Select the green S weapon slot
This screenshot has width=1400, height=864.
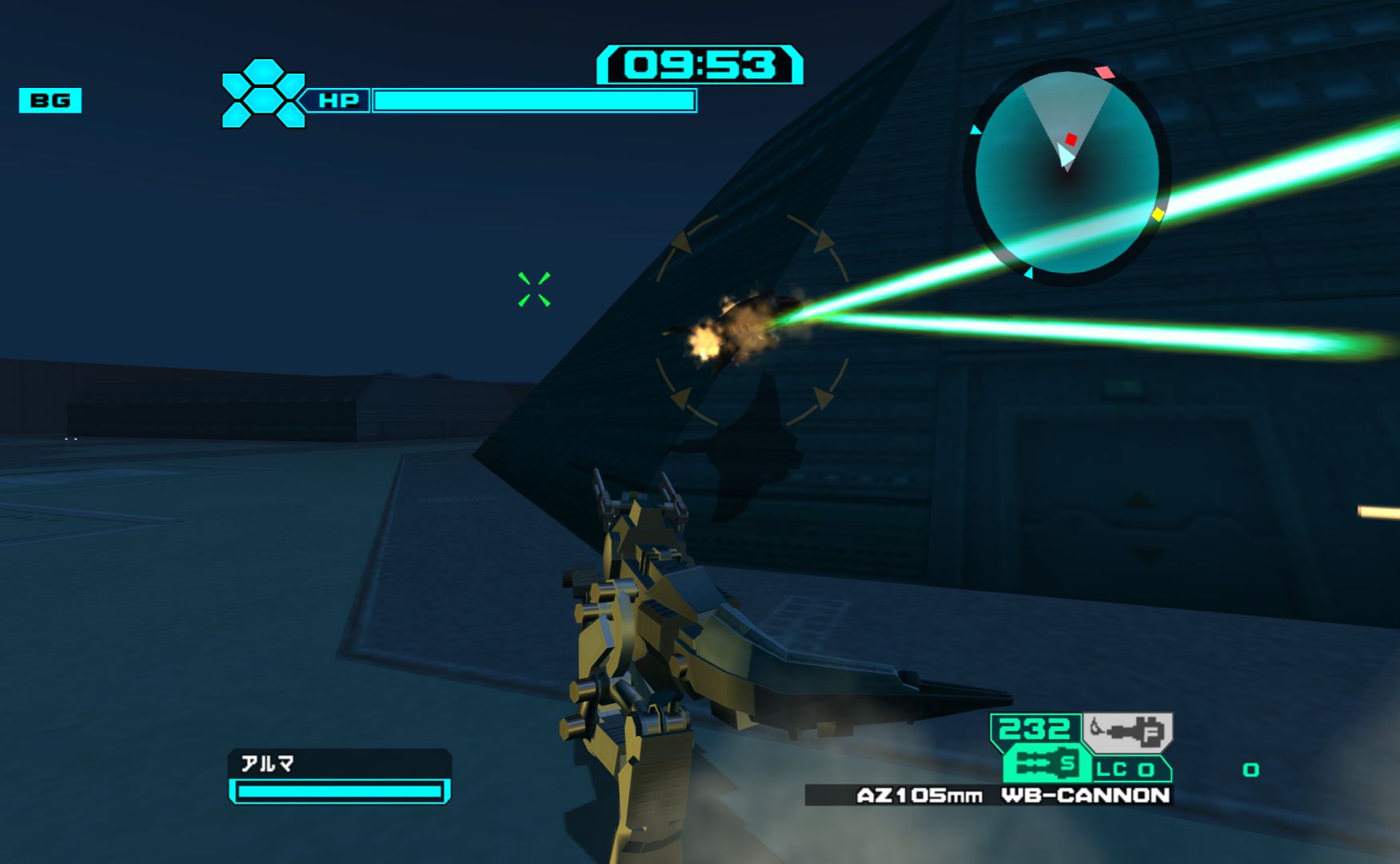[1047, 765]
